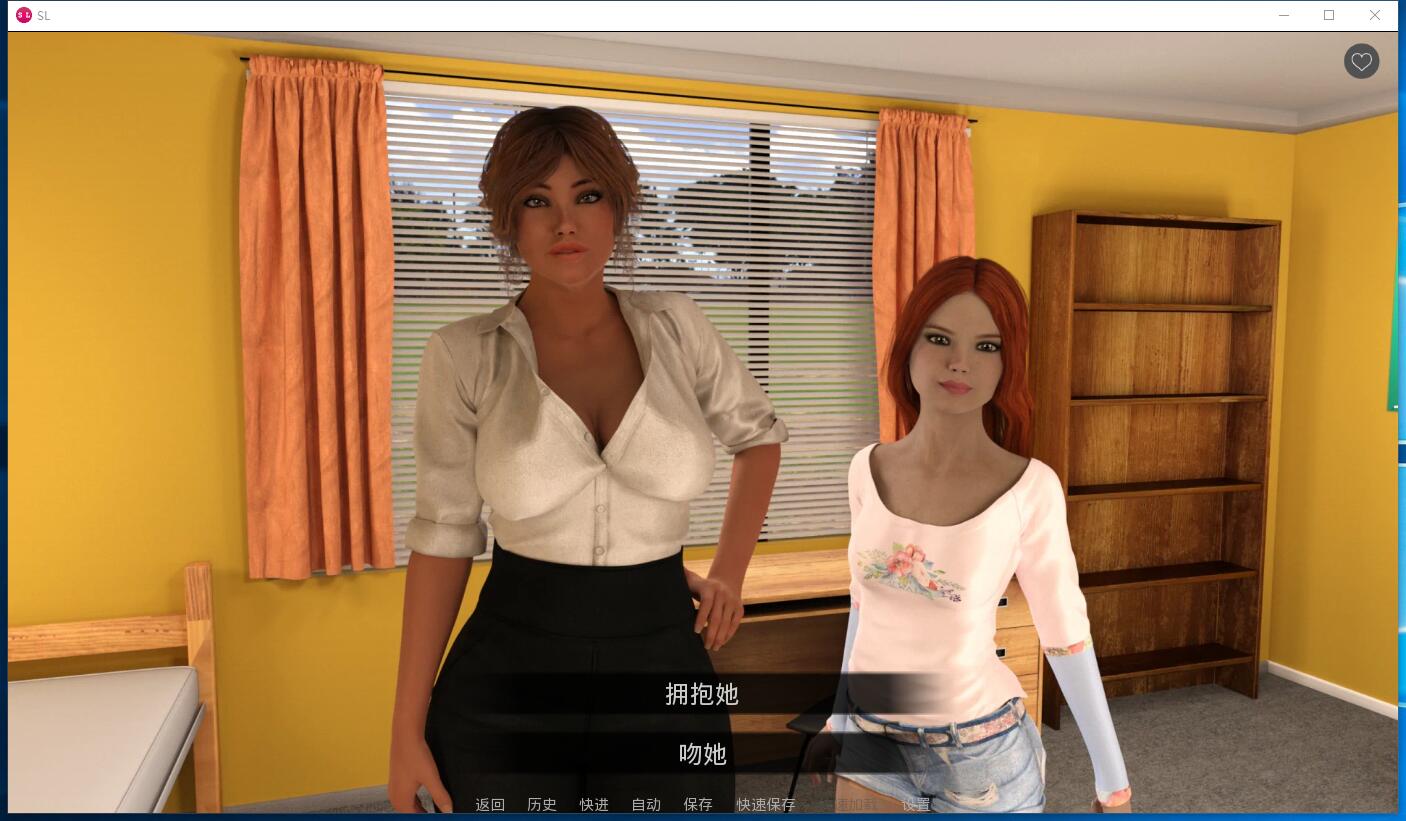Image resolution: width=1406 pixels, height=821 pixels.
Task: Close the SL game window
Action: coord(1375,15)
